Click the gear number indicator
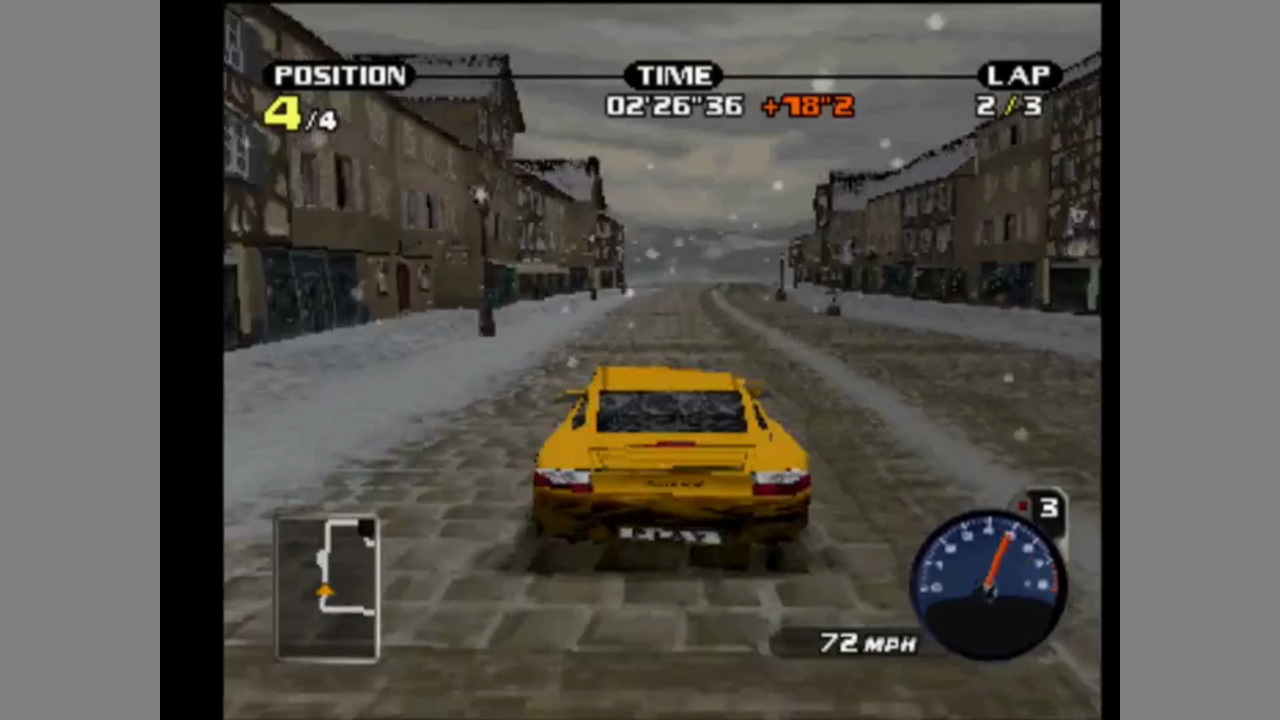The image size is (1280, 720). pyautogui.click(x=1046, y=509)
